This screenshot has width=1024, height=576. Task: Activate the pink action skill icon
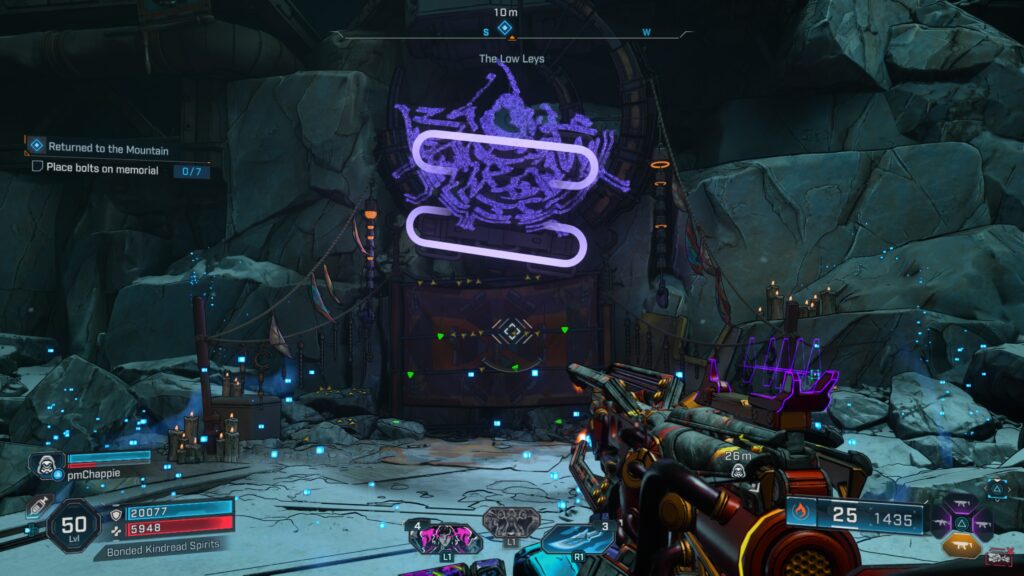444,538
